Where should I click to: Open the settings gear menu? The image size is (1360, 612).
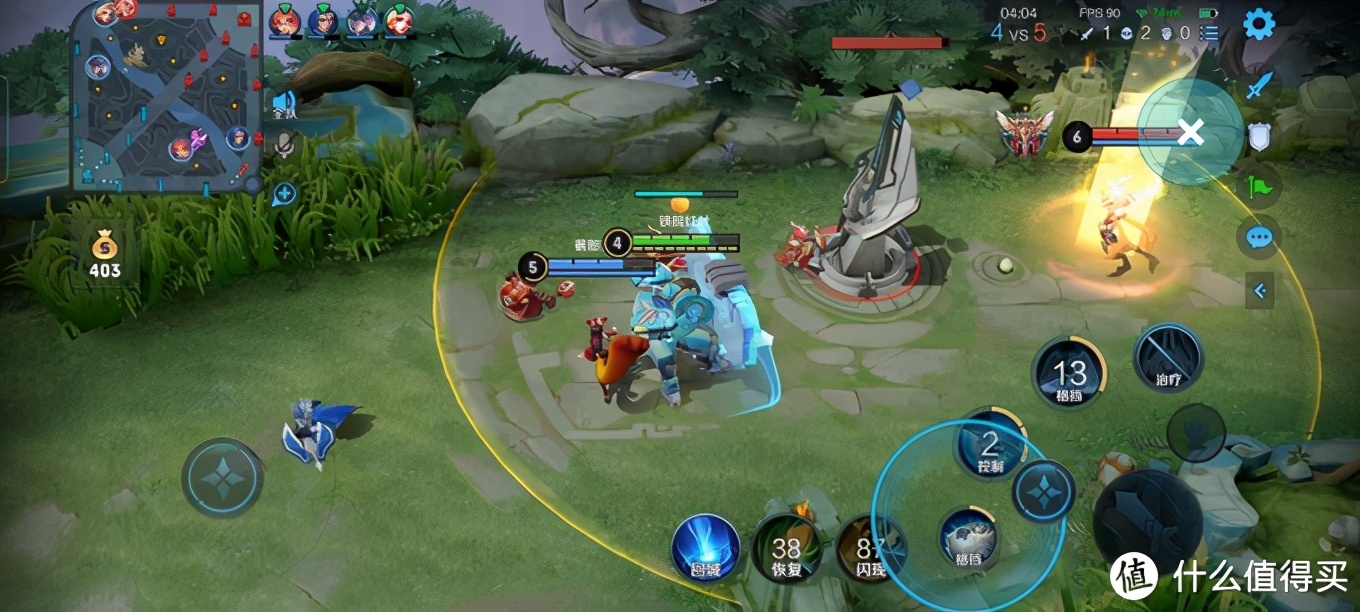1258,24
